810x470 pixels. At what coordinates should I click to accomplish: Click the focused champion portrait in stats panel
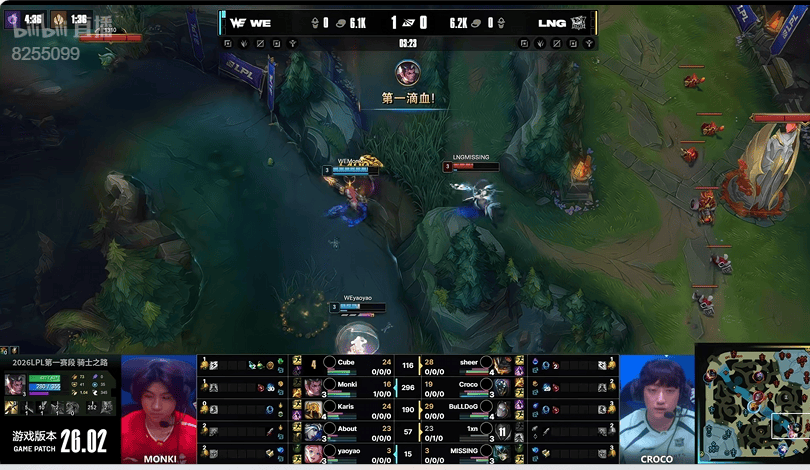coord(15,385)
